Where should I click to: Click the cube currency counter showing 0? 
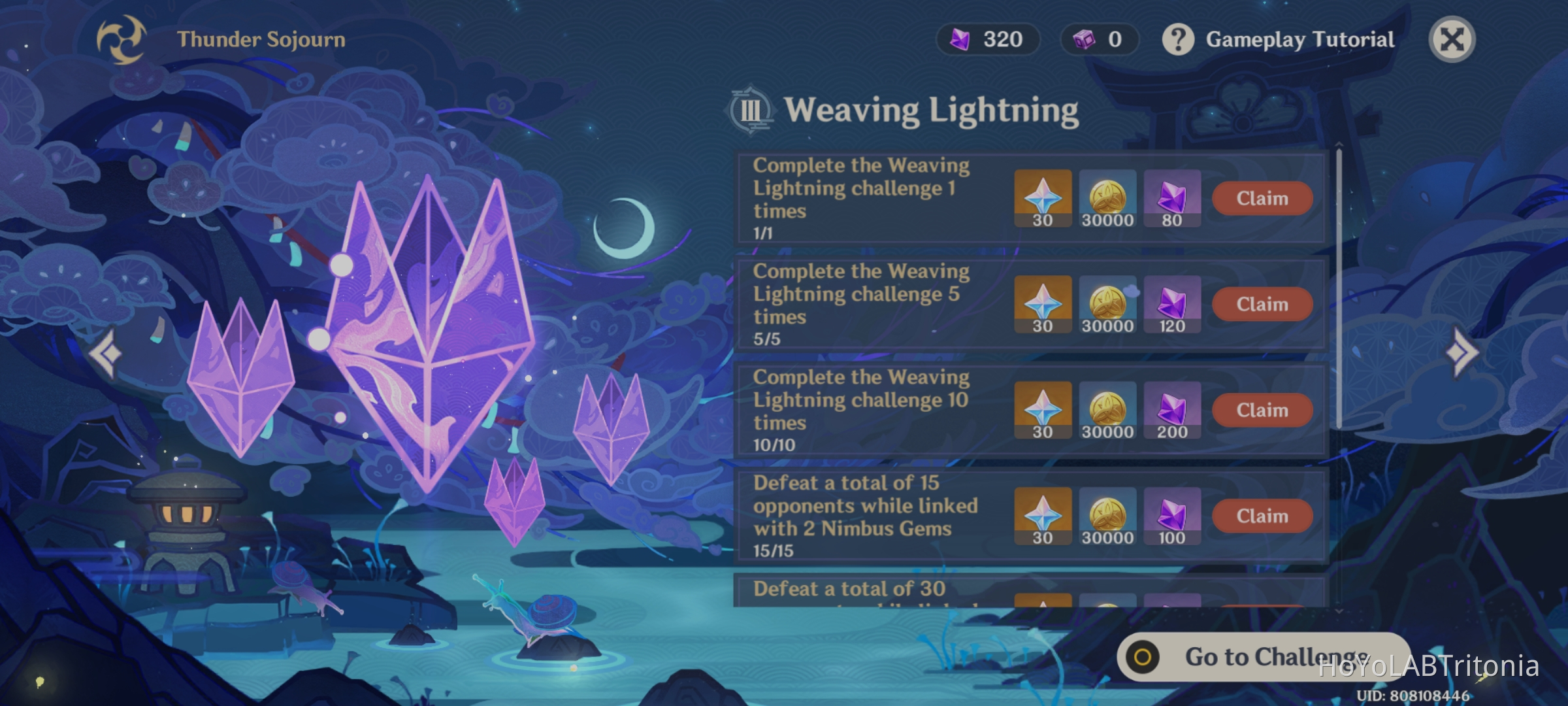pos(1100,39)
